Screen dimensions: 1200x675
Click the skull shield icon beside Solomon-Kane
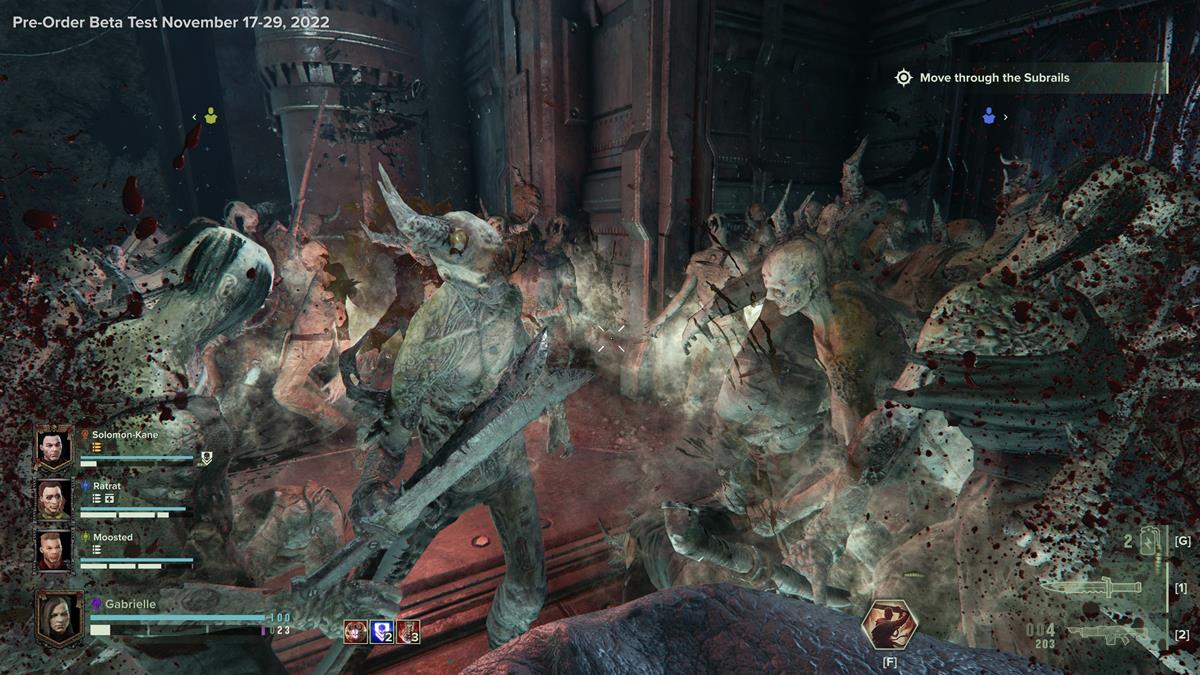(x=206, y=458)
